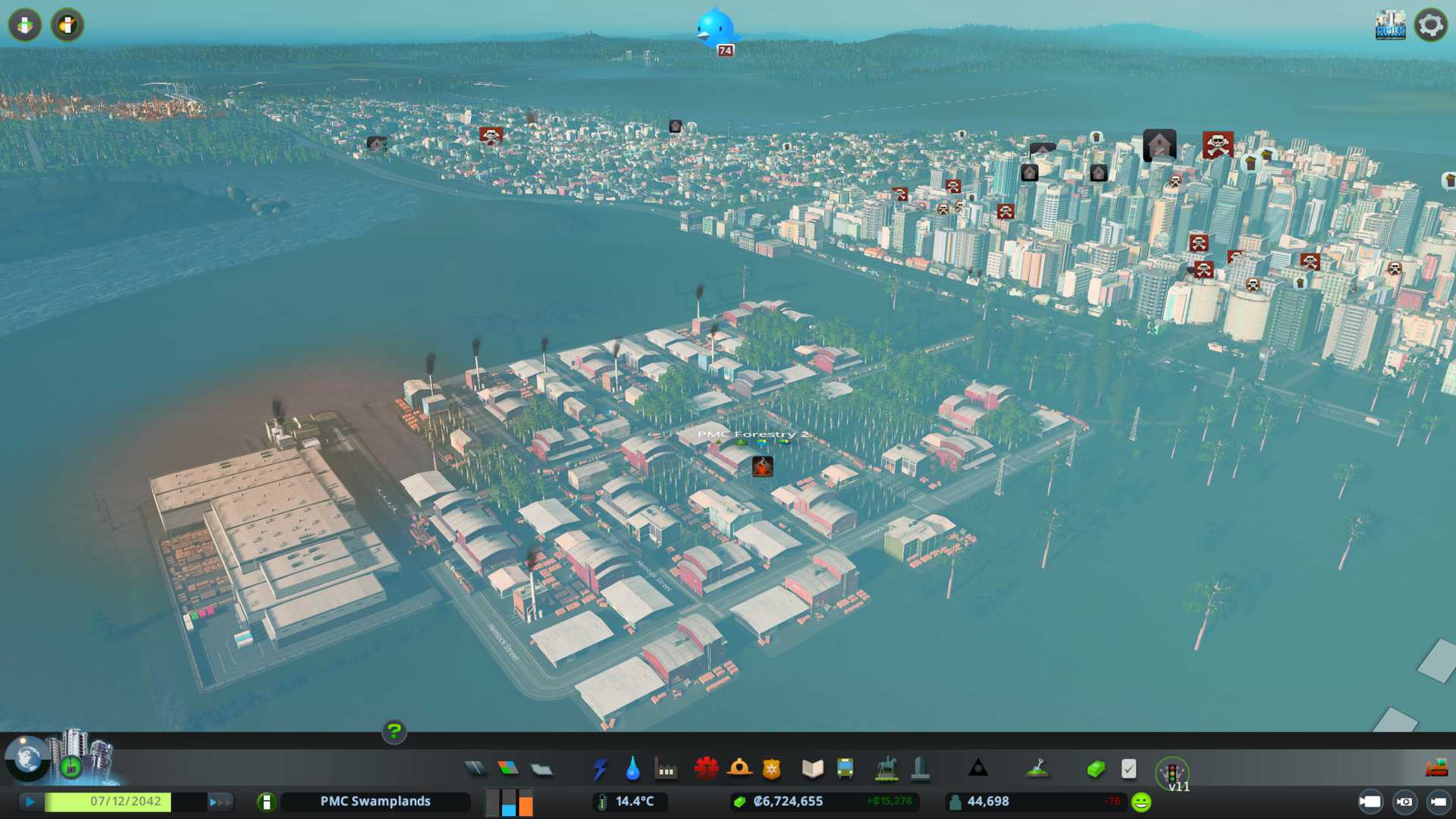Open the Districts painting tool
Screen dimensions: 1456x819
coord(541,770)
